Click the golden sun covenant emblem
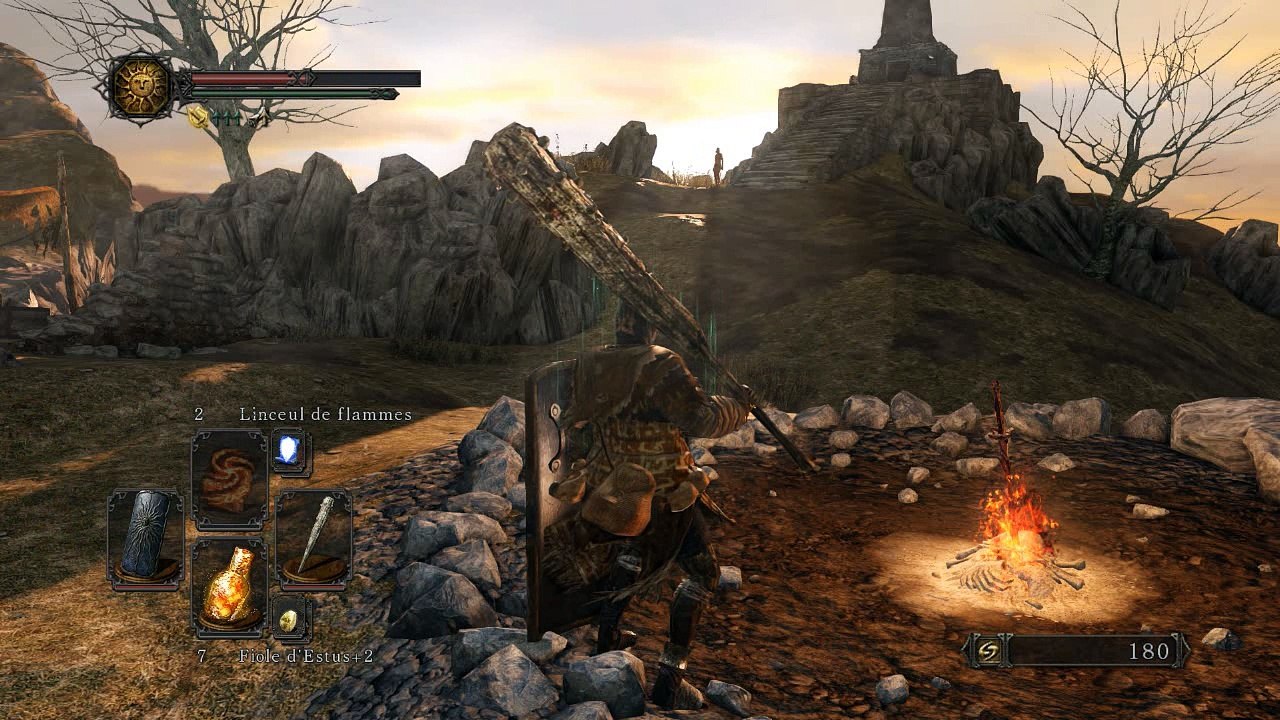 pyautogui.click(x=141, y=87)
